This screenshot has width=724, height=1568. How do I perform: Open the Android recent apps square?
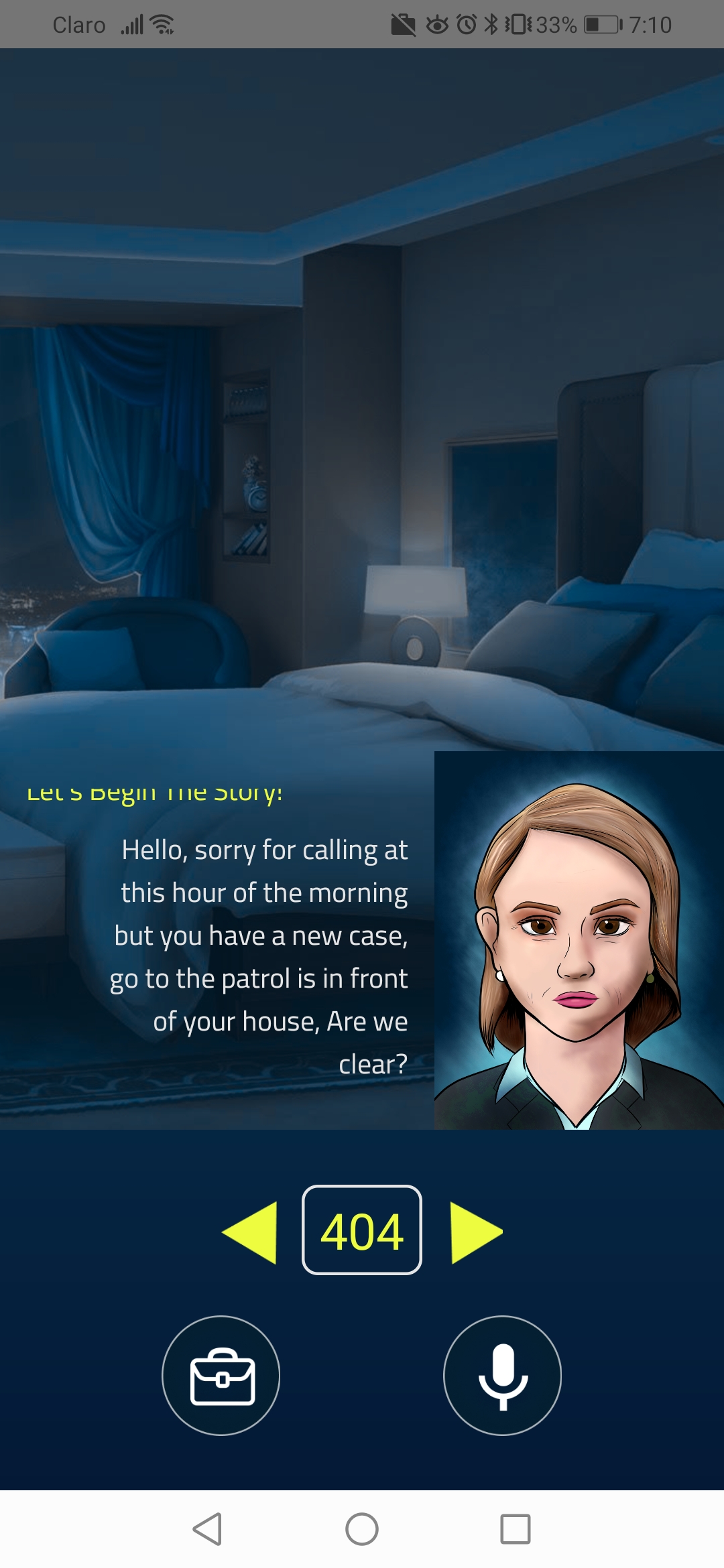point(516,1529)
